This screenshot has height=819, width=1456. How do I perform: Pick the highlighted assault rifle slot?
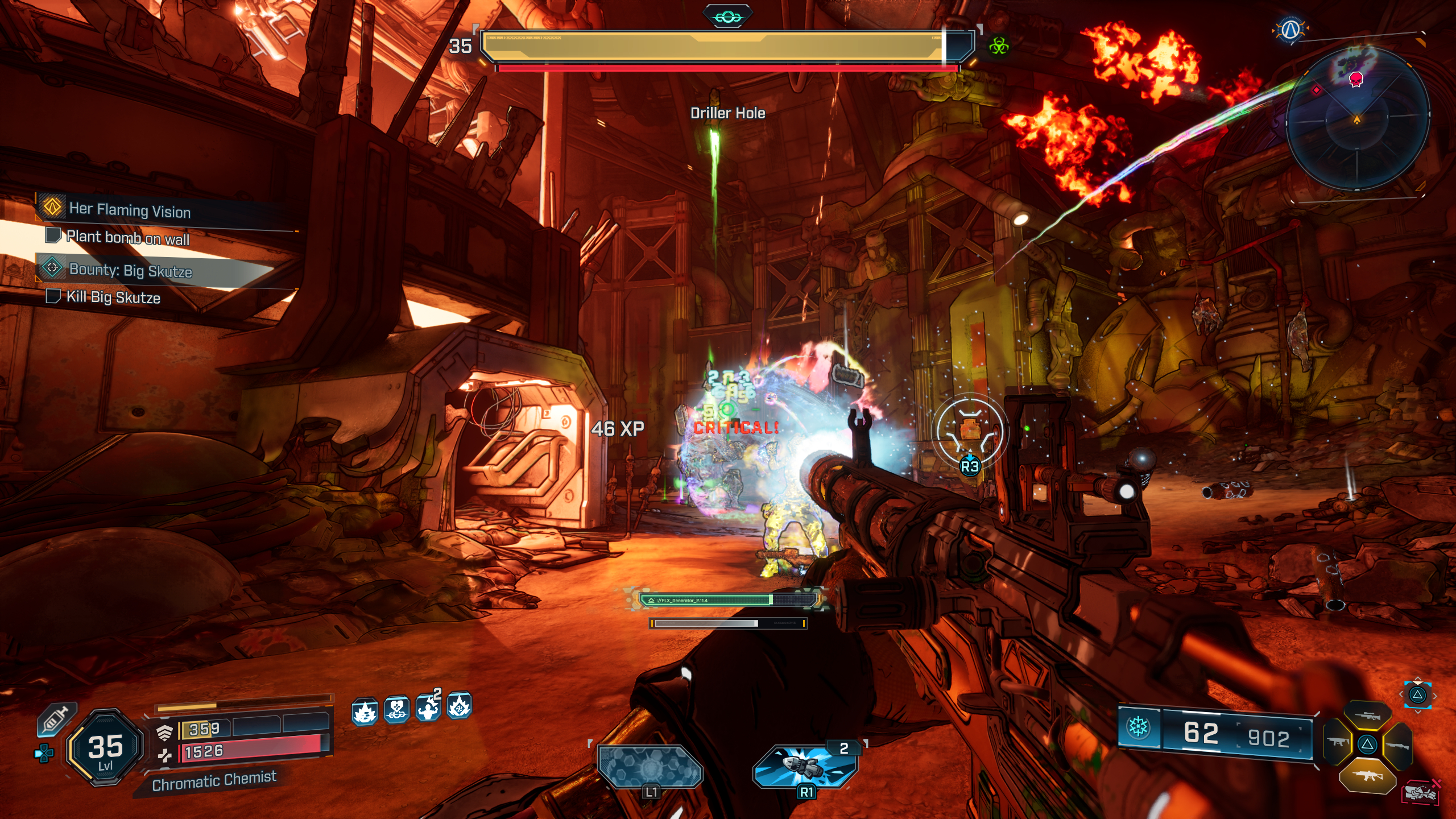point(1367,775)
